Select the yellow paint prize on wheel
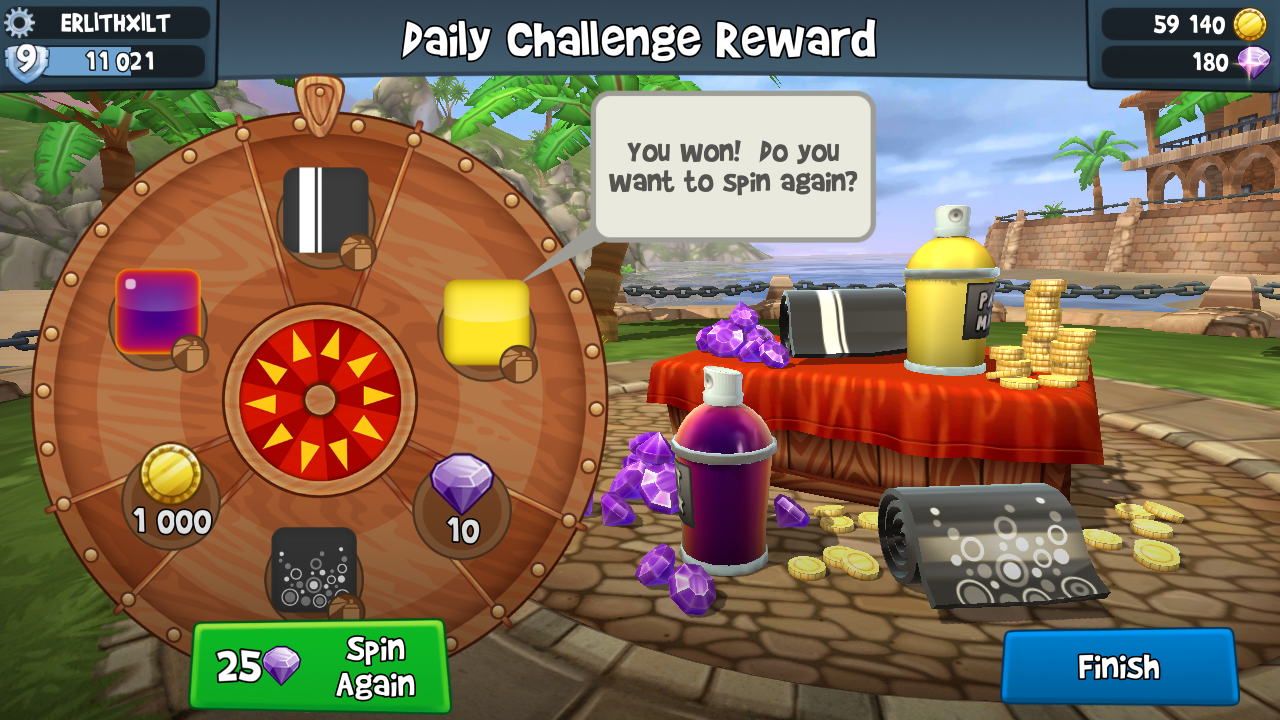 pos(486,322)
